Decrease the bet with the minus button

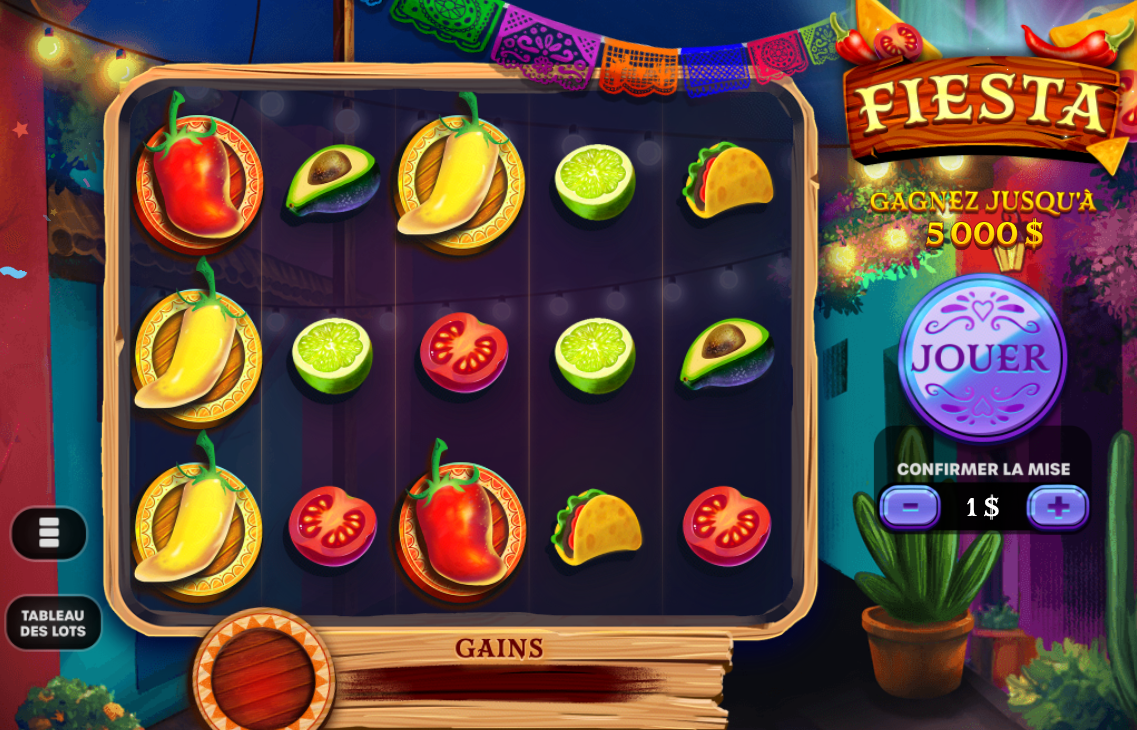(909, 507)
